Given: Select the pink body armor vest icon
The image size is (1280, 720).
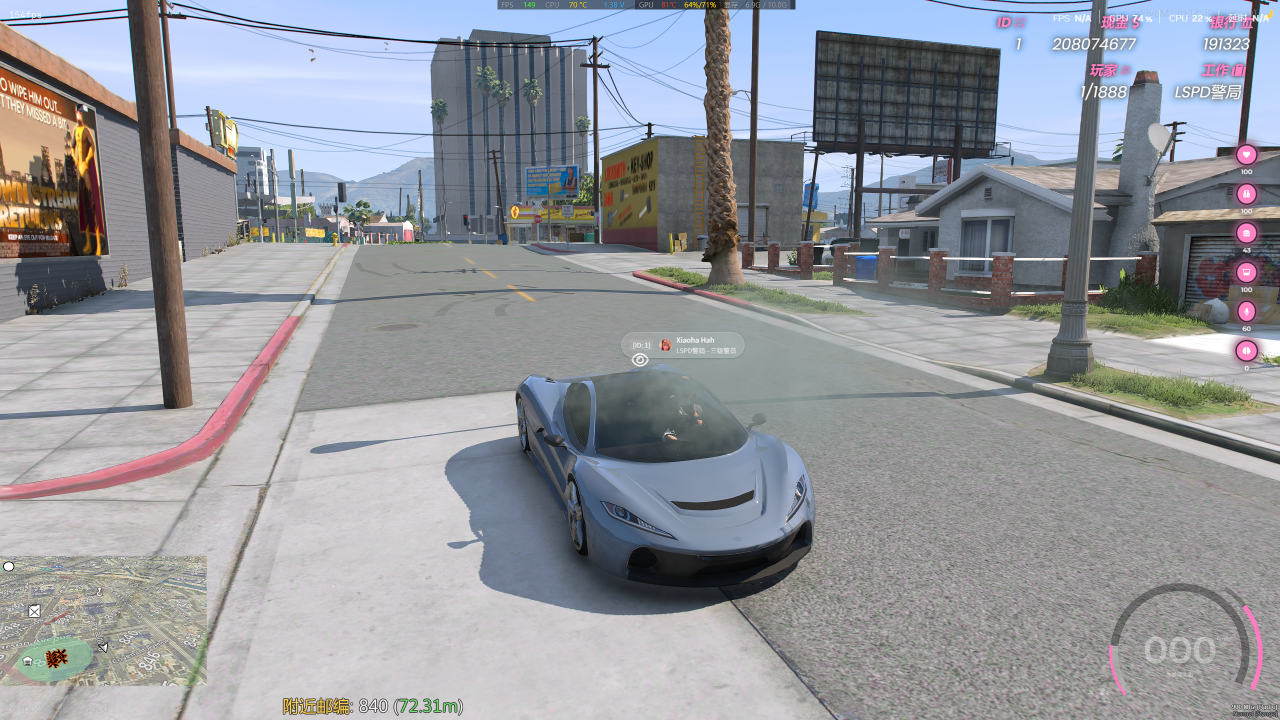Looking at the screenshot, I should [x=1246, y=193].
